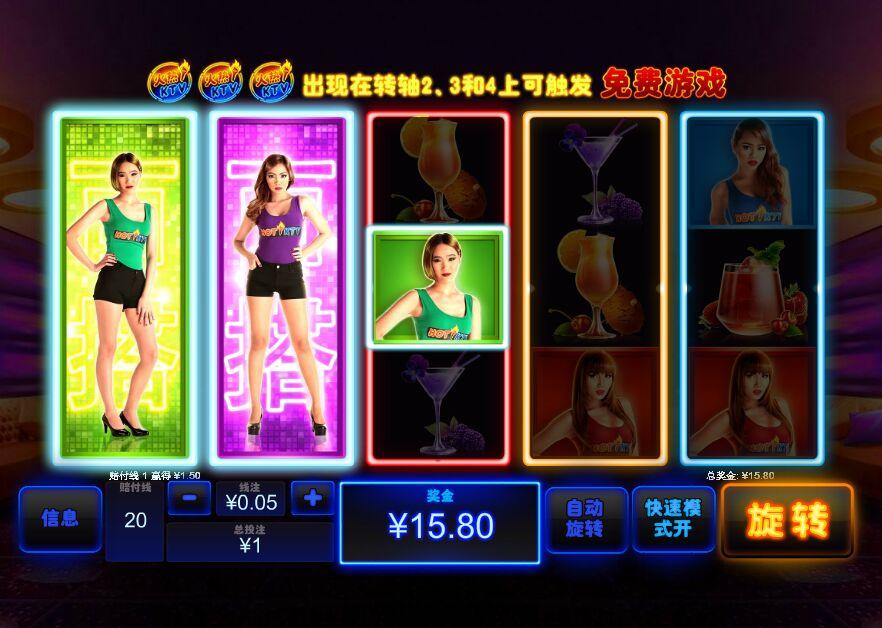Spin the reels with 旋转

787,520
